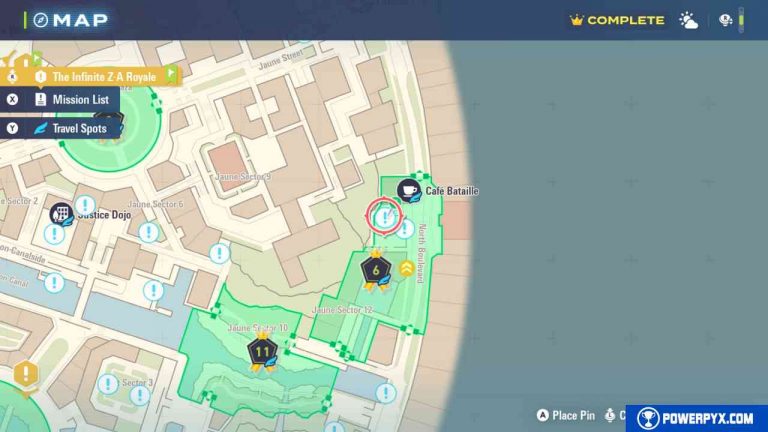Select the red-circled exclamation mission marker
Viewport: 768px width, 432px height.
(x=384, y=216)
